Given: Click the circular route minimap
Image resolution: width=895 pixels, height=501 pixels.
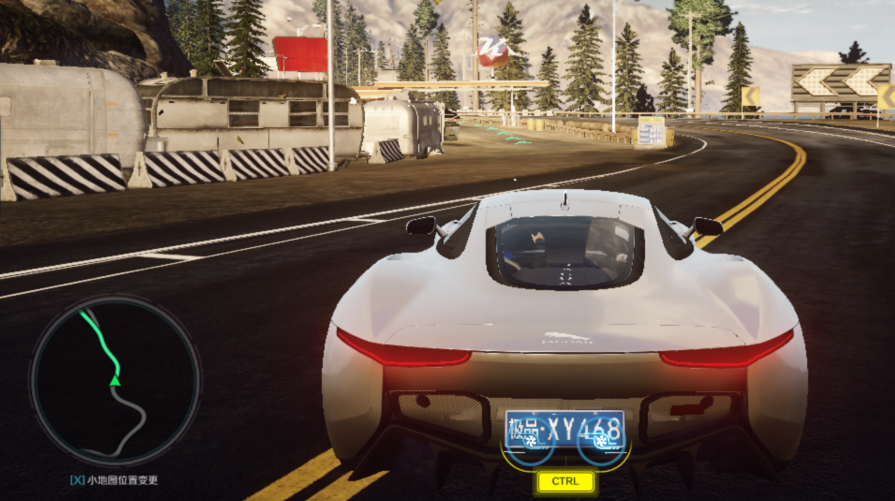Looking at the screenshot, I should click(114, 381).
